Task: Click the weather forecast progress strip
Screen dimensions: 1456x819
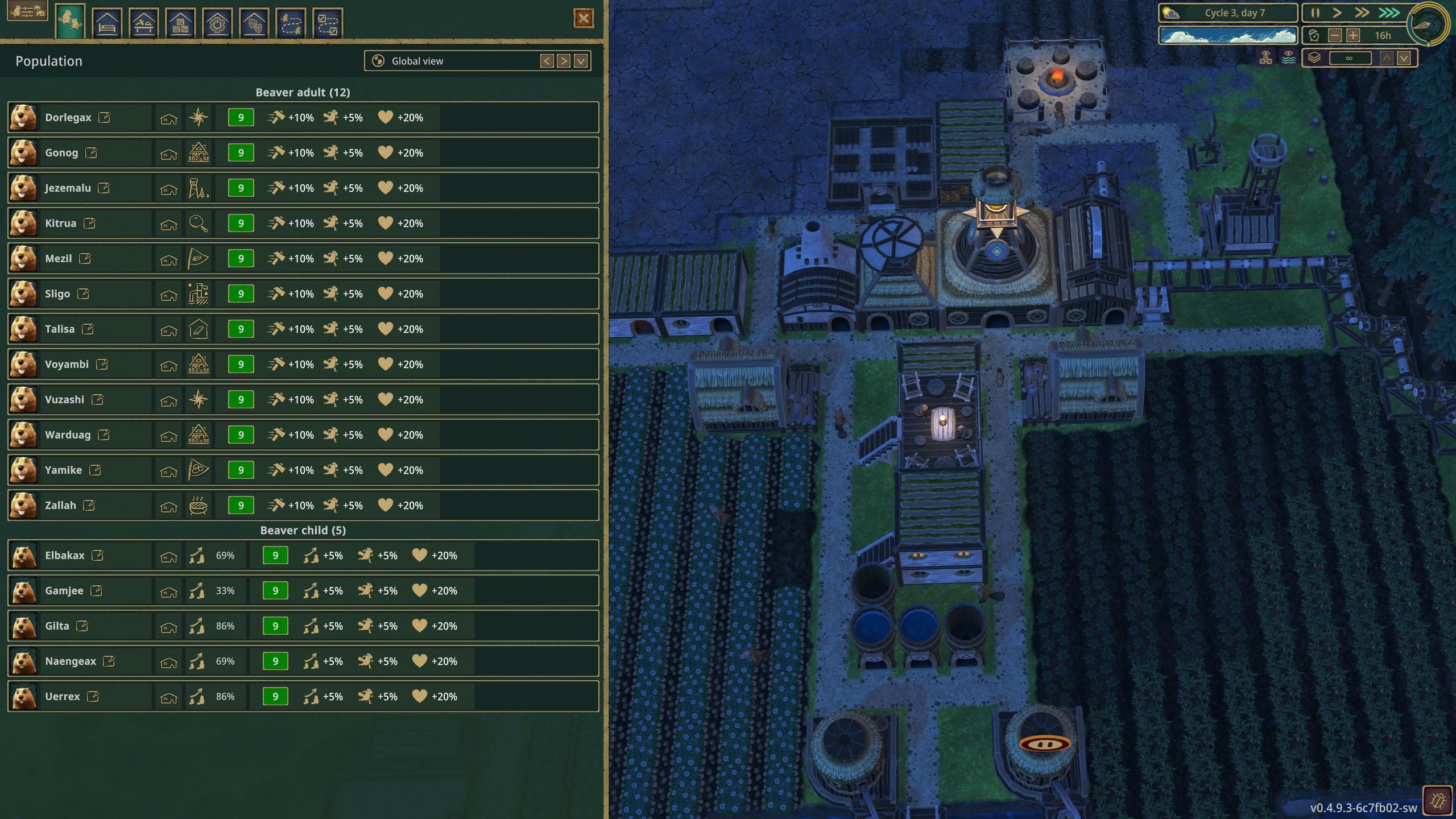Action: click(1228, 35)
